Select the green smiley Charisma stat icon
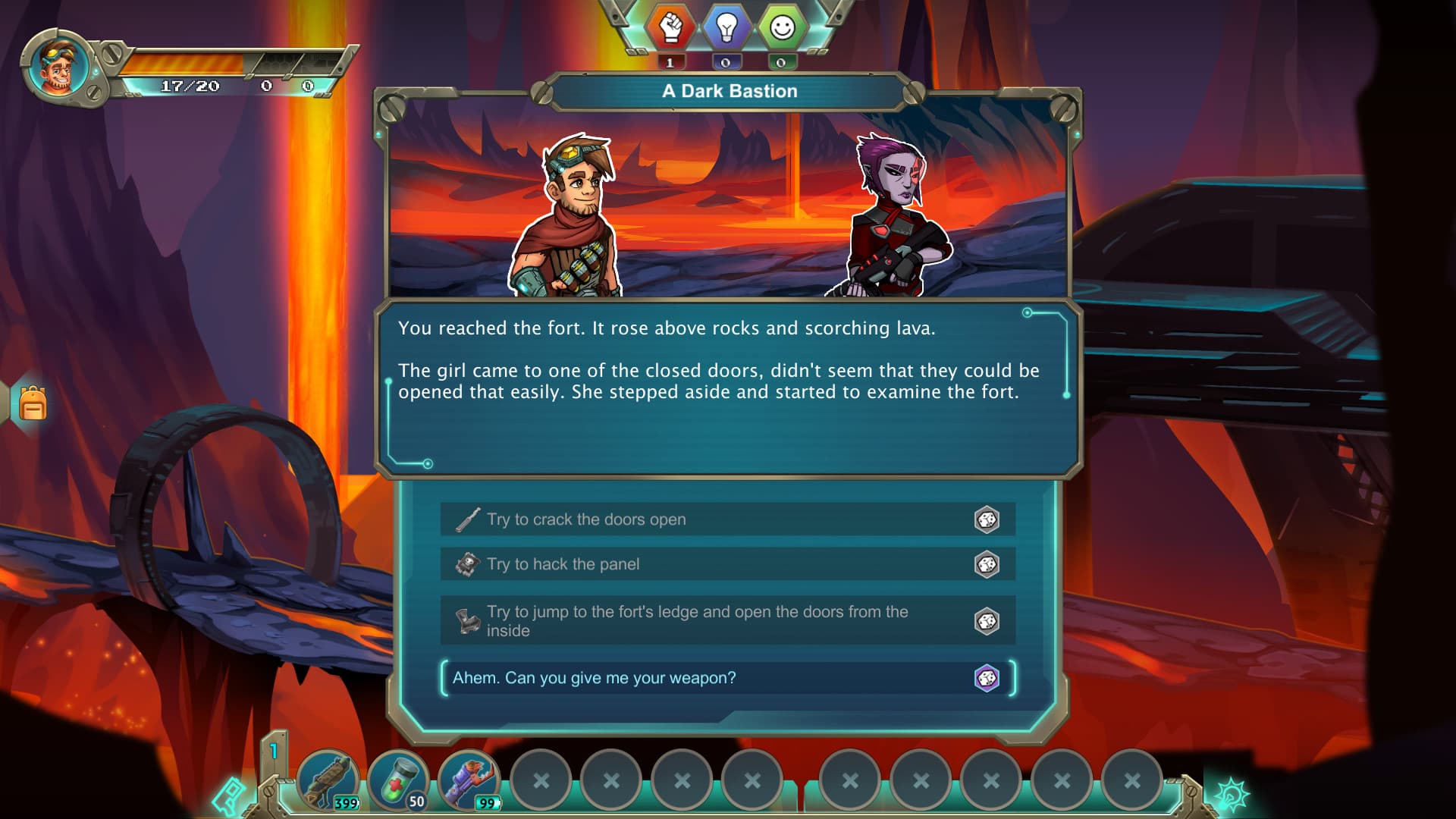This screenshot has width=1456, height=819. 780,27
